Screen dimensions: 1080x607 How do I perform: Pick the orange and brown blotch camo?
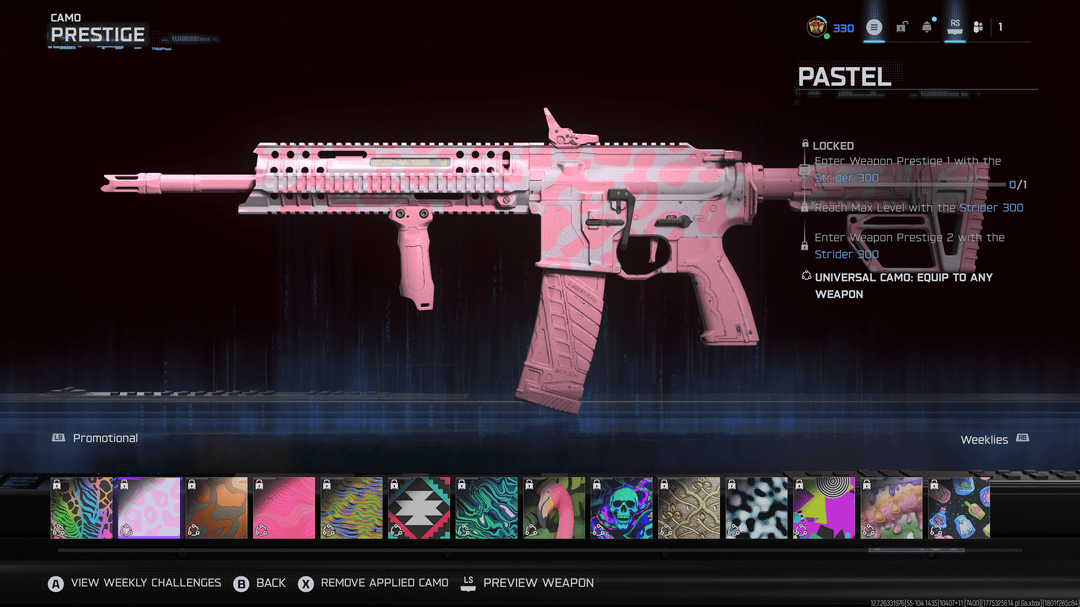[x=217, y=508]
